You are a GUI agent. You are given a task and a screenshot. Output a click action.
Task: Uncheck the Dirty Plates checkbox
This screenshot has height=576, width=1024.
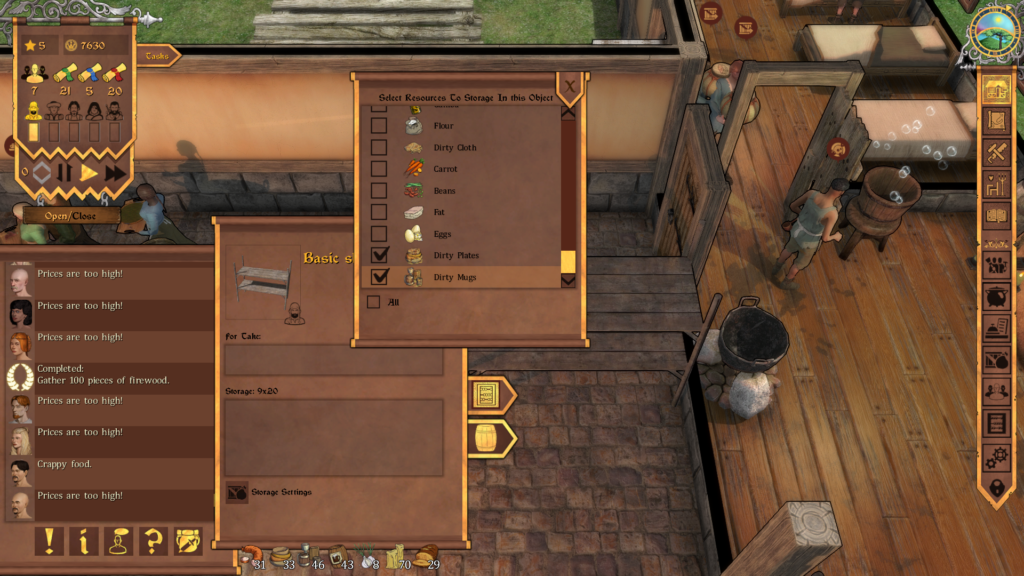(379, 256)
